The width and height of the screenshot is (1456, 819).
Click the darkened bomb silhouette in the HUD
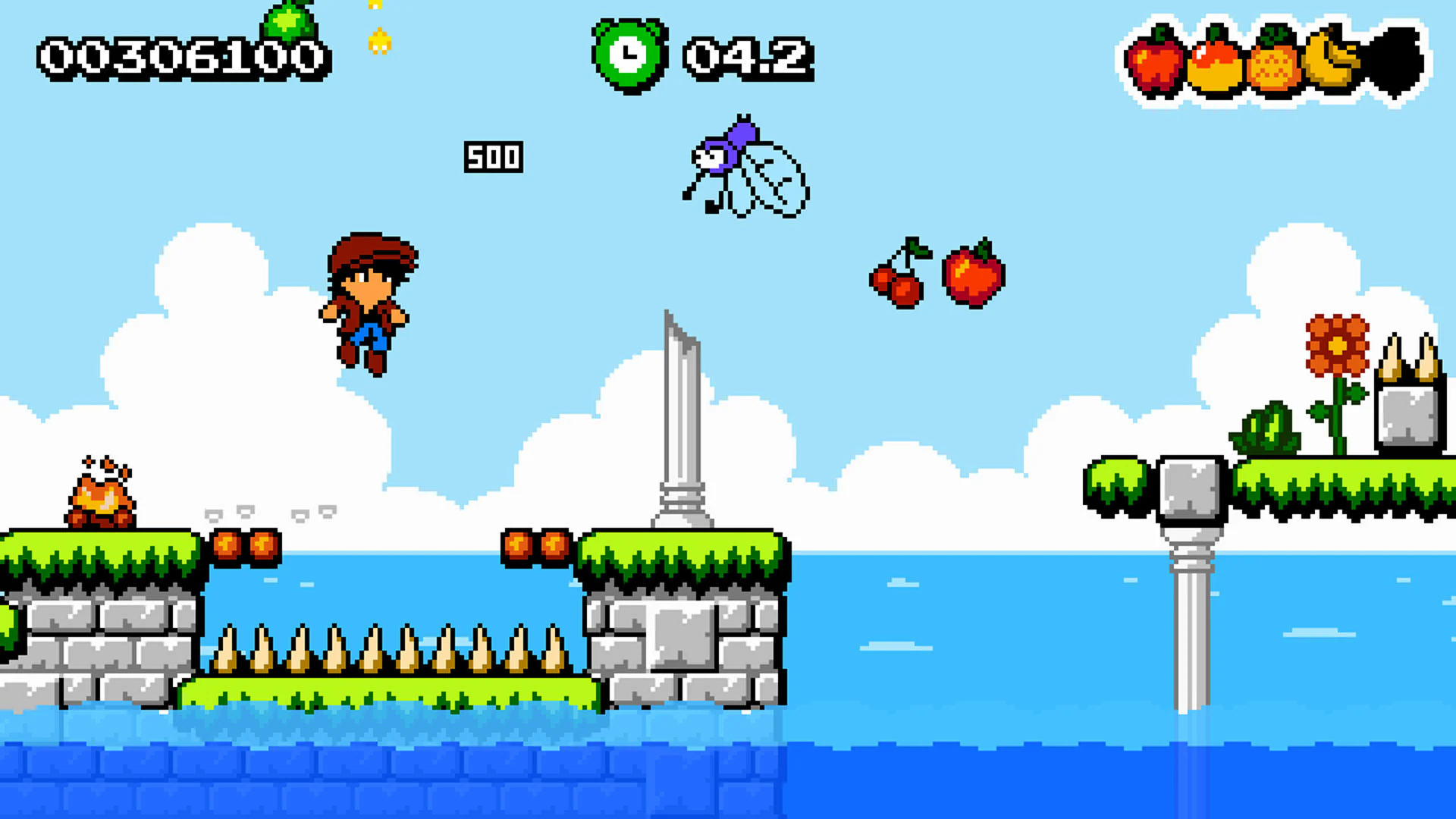click(x=1399, y=61)
